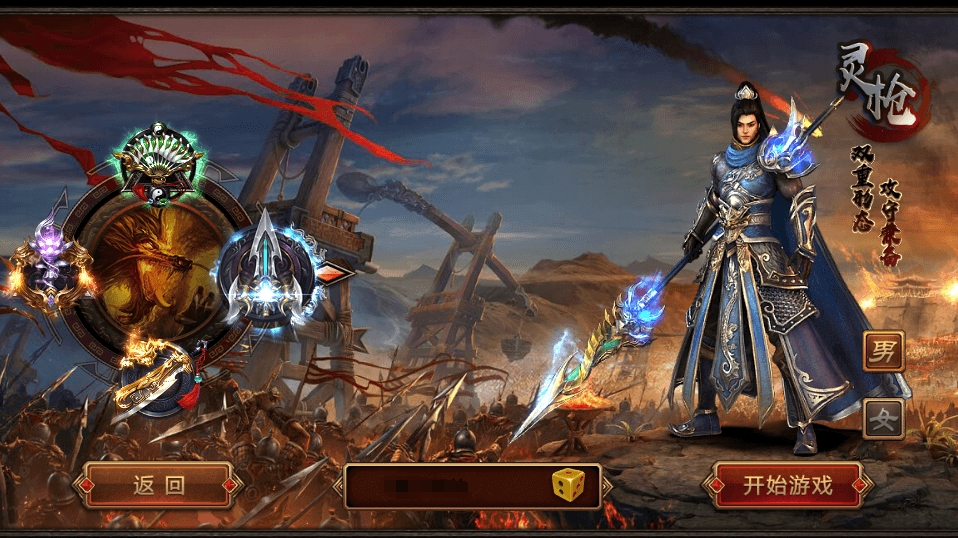This screenshot has width=958, height=538.
Task: Choose the female 女 gender option
Action: click(x=883, y=419)
